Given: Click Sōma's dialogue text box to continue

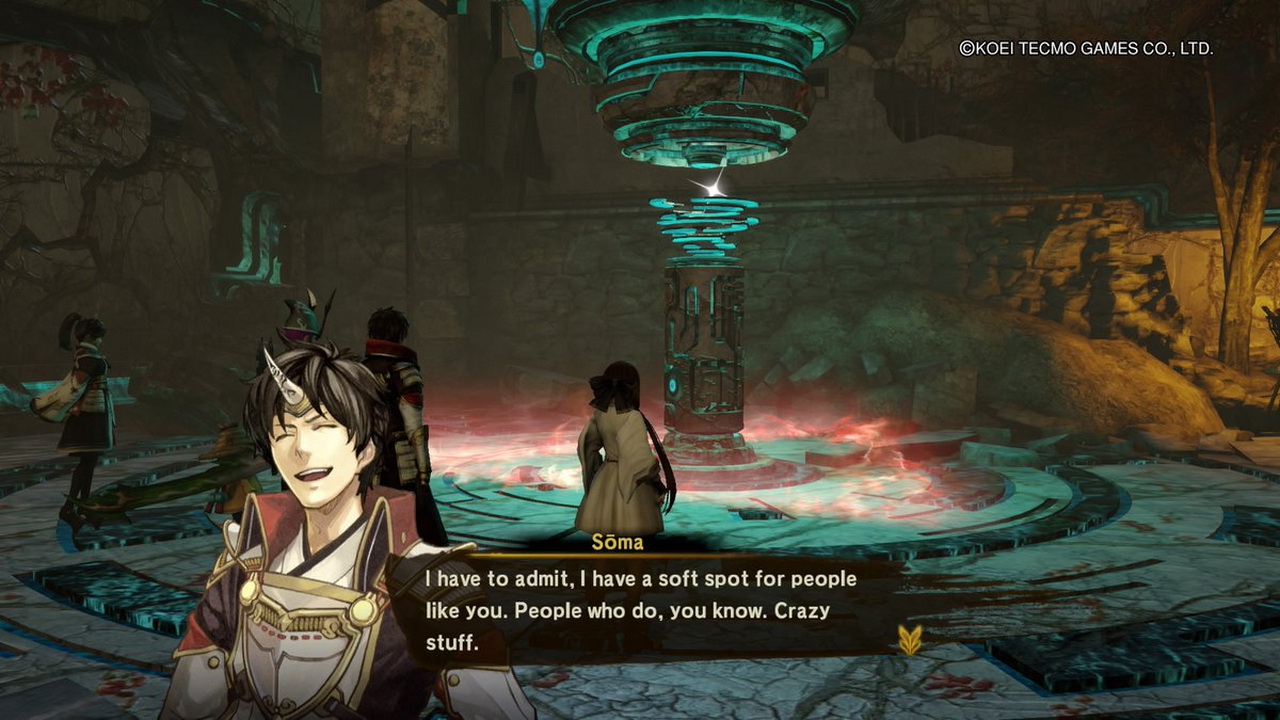Looking at the screenshot, I should tap(640, 610).
